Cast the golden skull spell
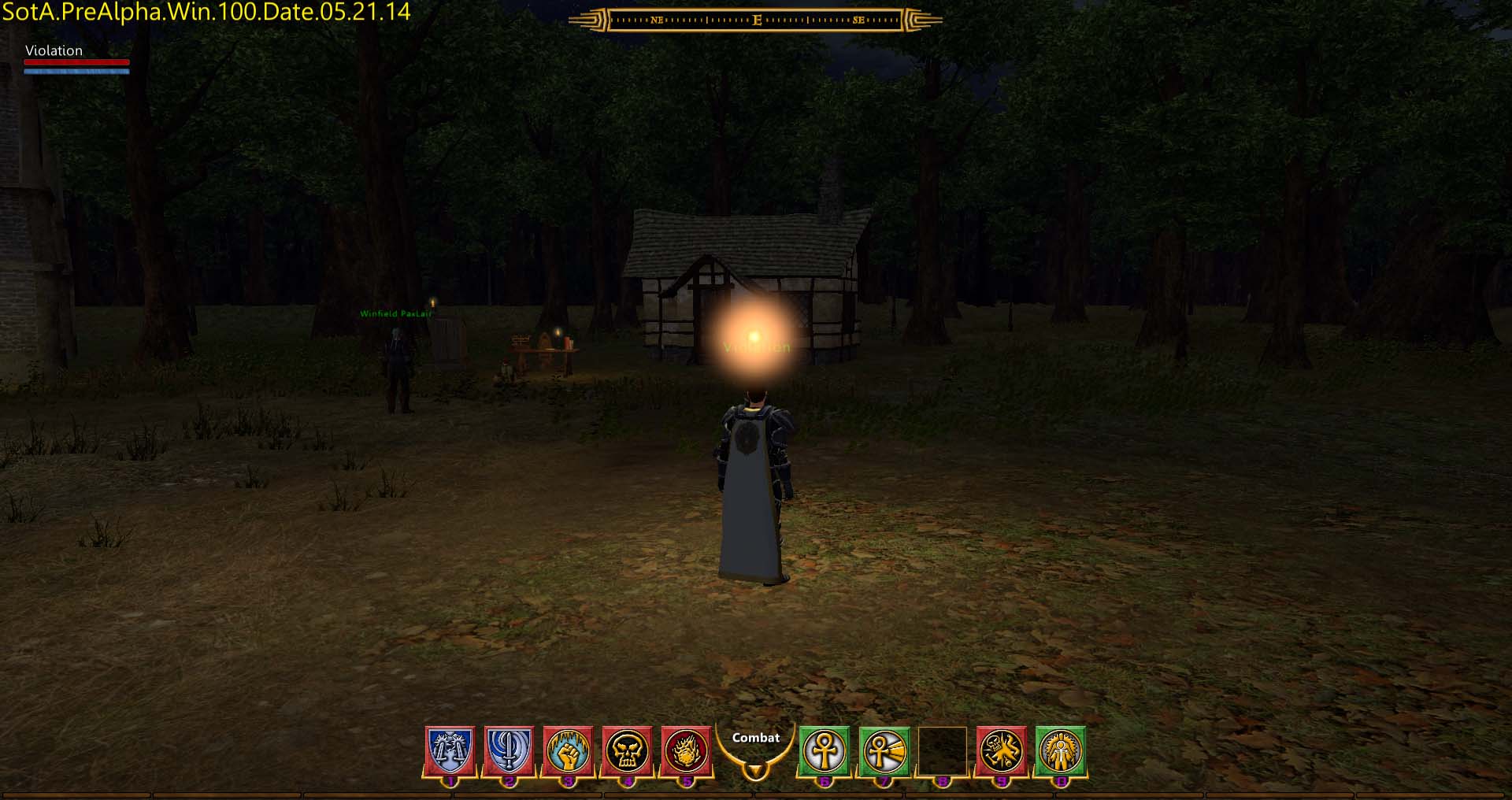 (x=628, y=750)
